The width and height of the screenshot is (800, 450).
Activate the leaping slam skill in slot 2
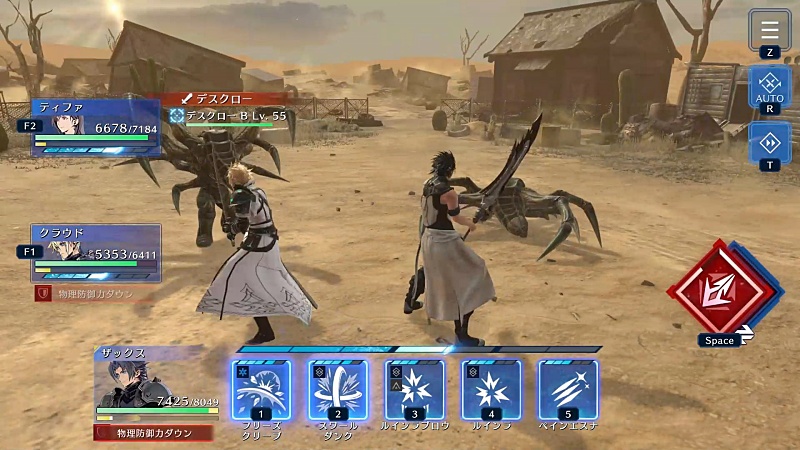tap(338, 389)
